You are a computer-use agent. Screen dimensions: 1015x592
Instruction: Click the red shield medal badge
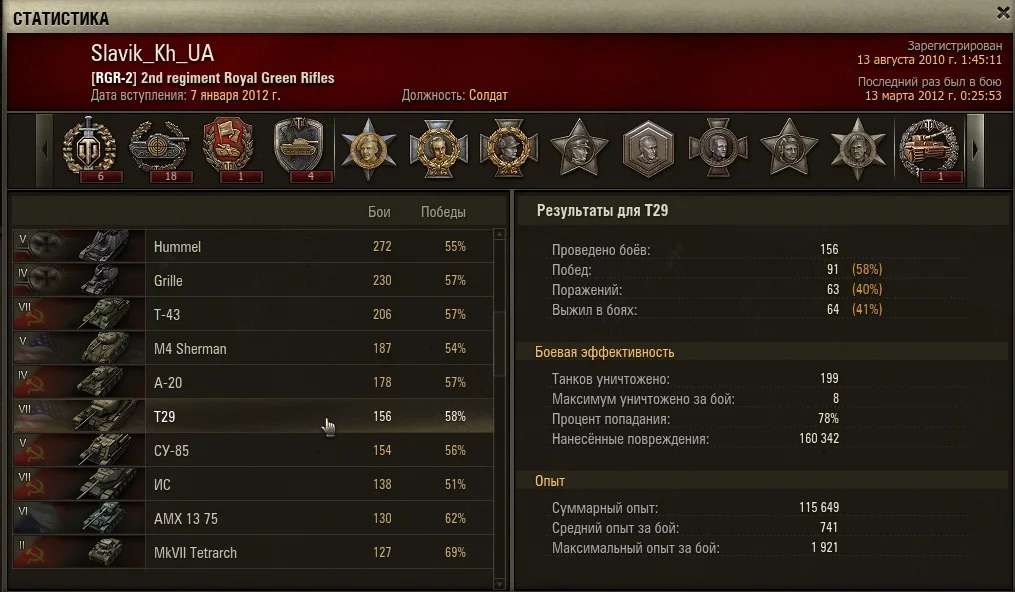point(227,148)
